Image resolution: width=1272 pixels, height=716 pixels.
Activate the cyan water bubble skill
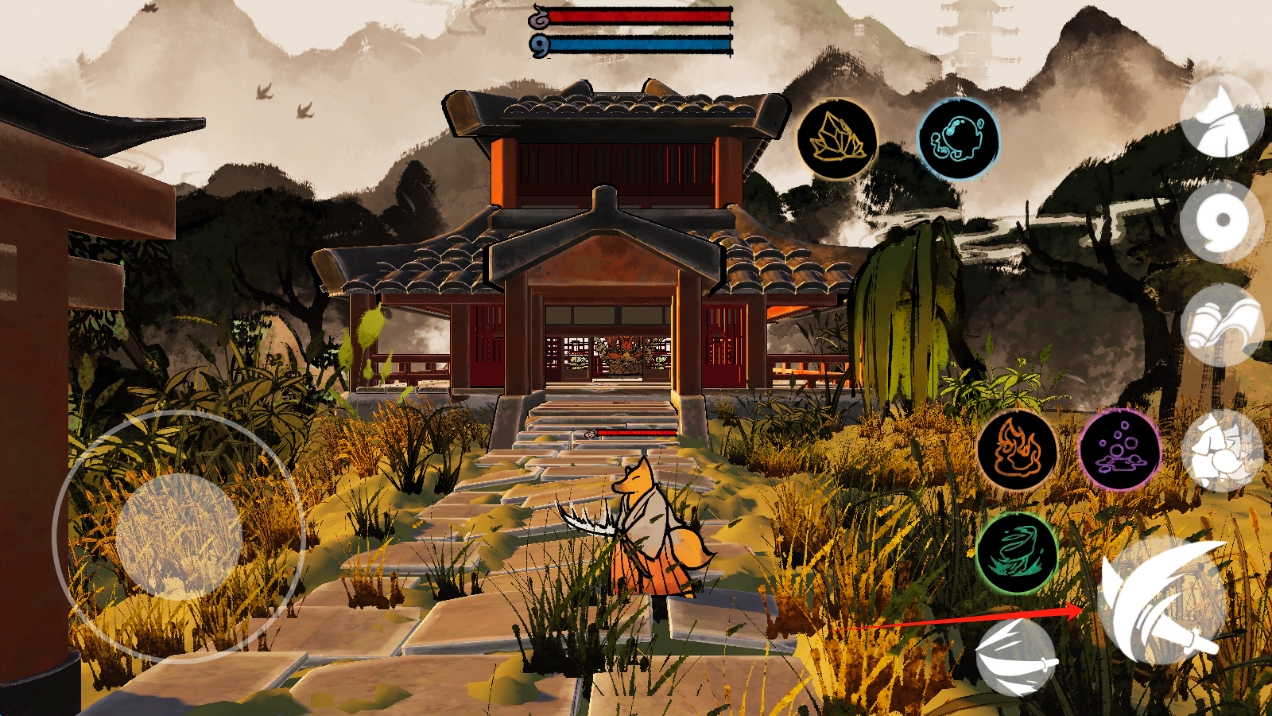[958, 139]
